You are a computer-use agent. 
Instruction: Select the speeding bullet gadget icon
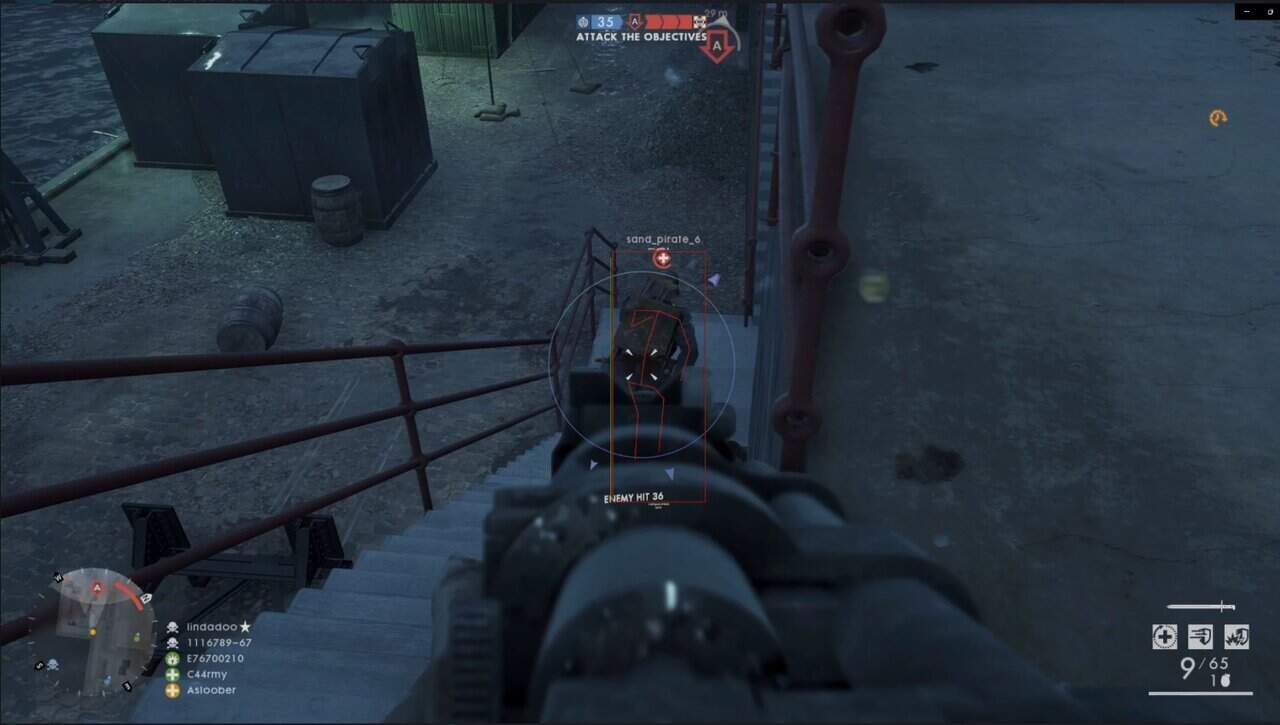tap(1200, 637)
